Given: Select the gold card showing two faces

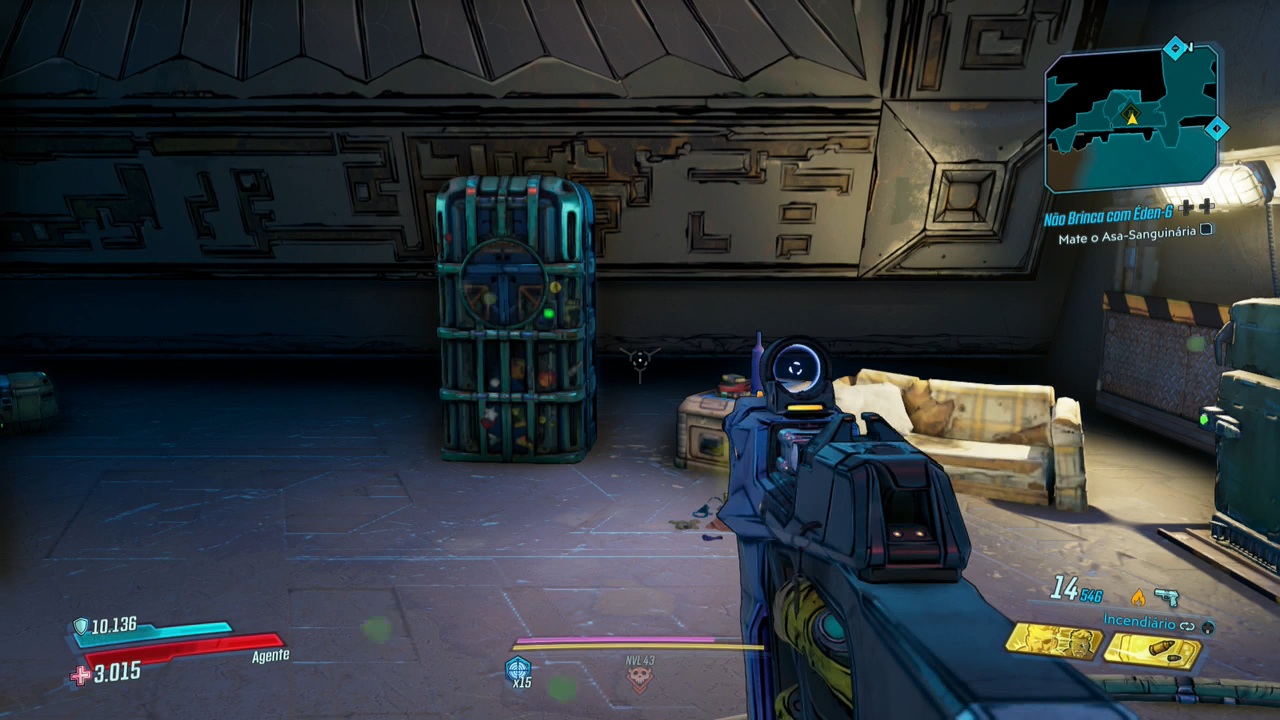Looking at the screenshot, I should pos(1053,641).
